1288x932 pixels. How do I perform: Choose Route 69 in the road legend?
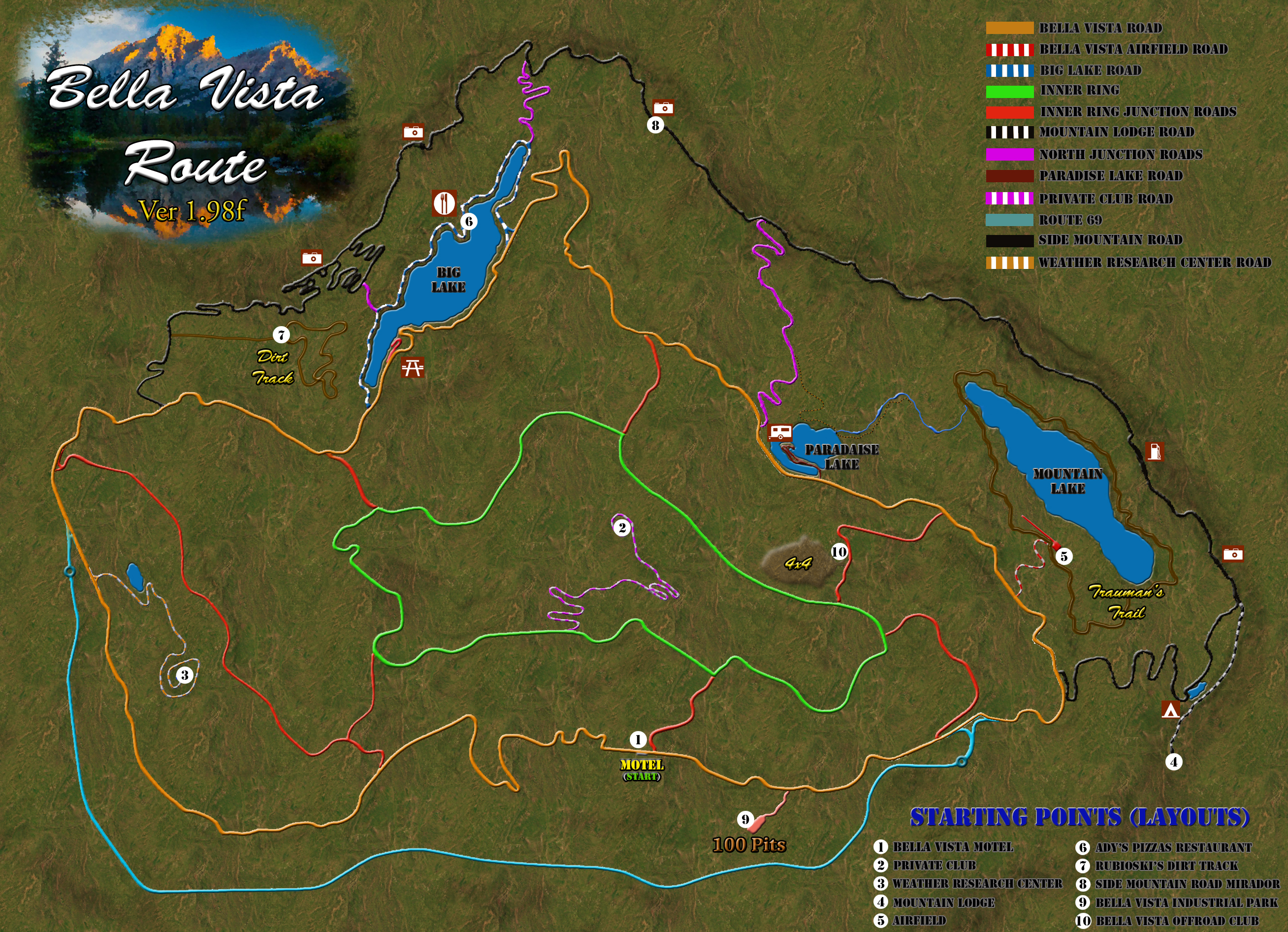tap(1070, 220)
